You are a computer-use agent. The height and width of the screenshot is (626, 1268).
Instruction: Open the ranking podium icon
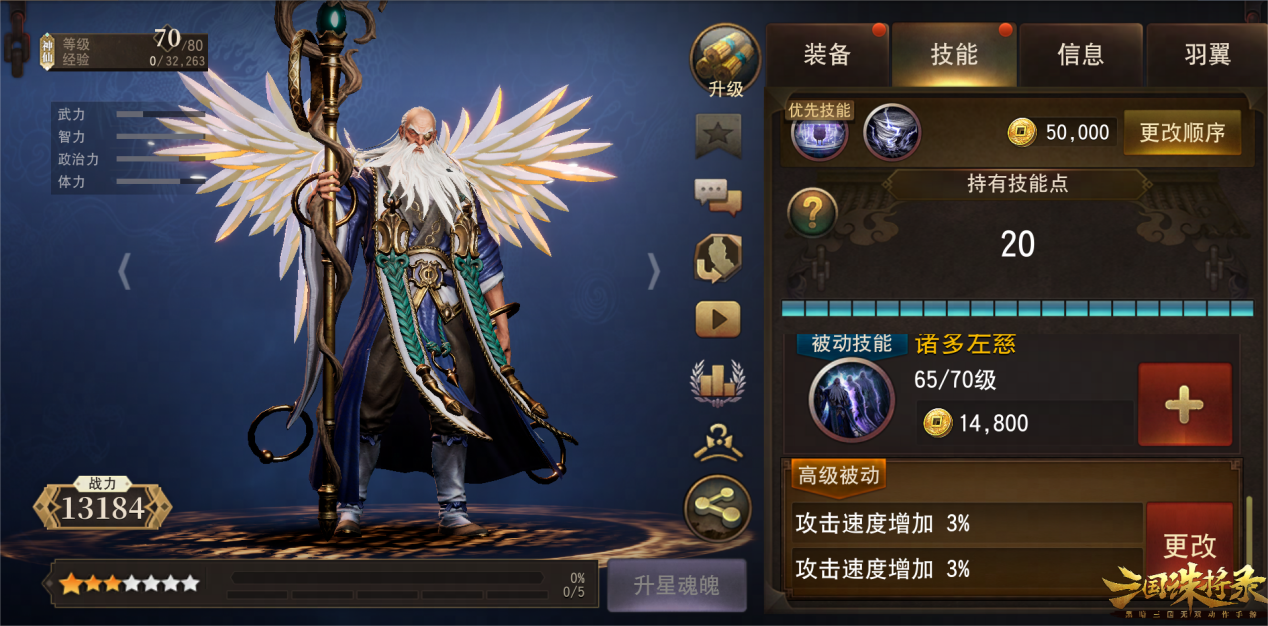click(718, 381)
